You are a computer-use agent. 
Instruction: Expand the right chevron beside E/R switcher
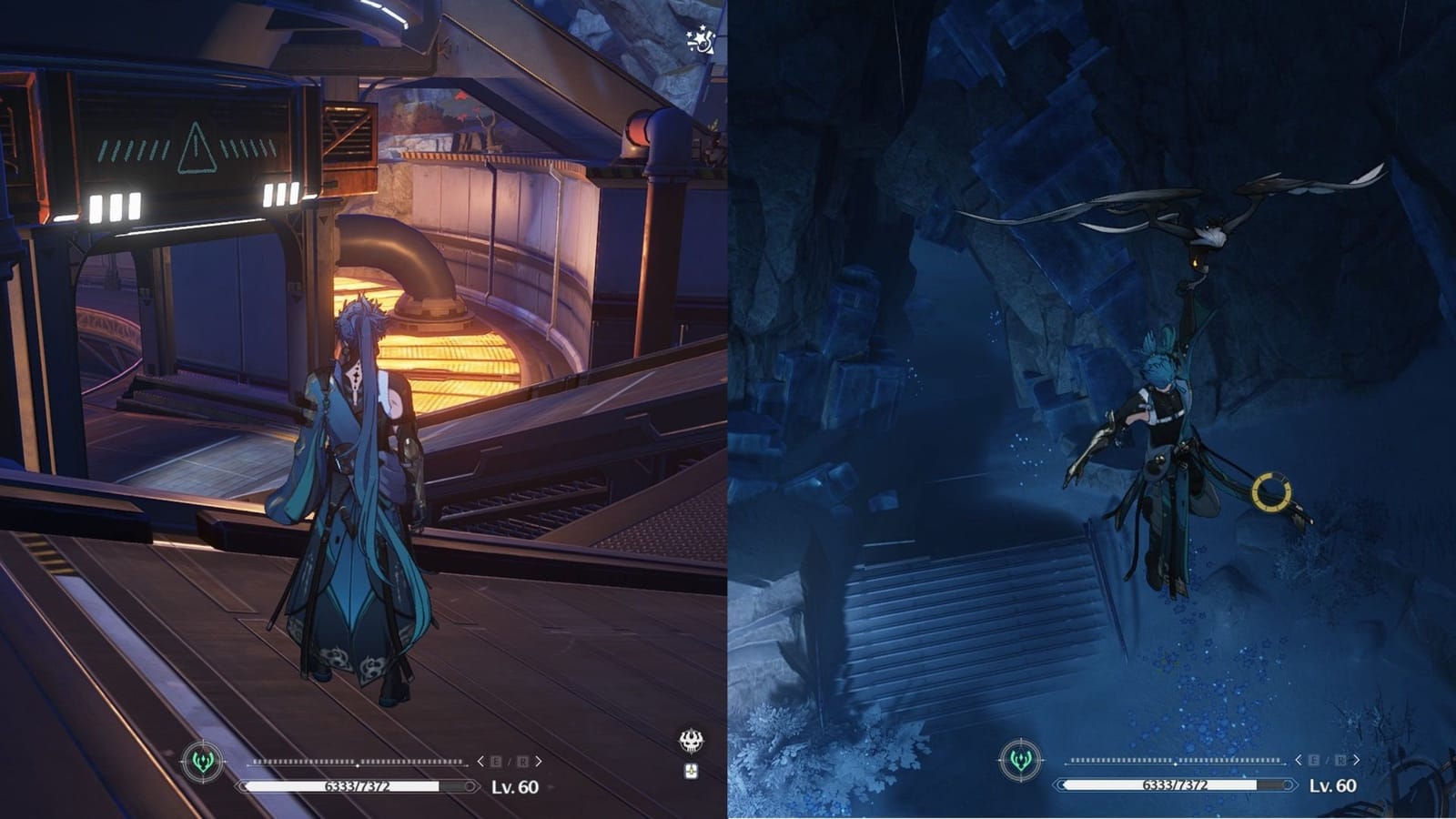click(539, 761)
